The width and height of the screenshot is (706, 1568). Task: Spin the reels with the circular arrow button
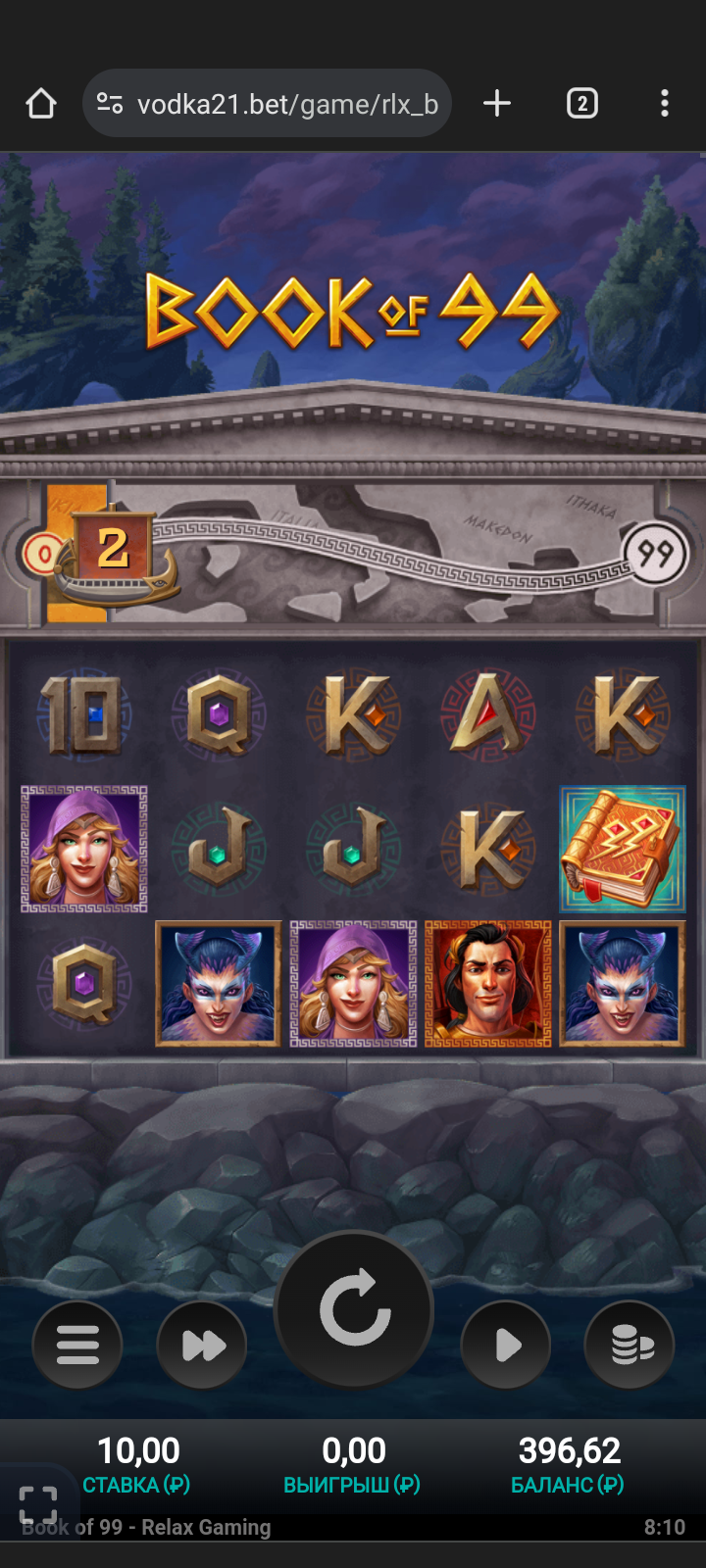[354, 1309]
